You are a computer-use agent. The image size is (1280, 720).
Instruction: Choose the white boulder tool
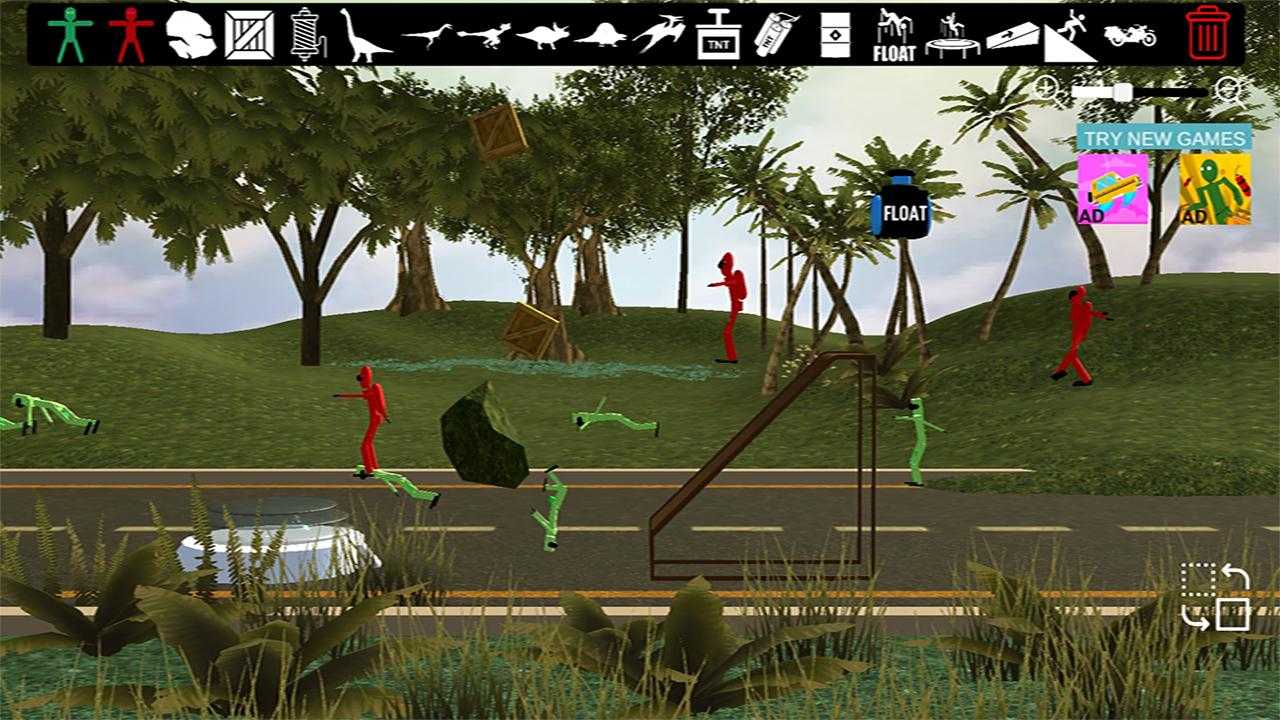point(191,35)
